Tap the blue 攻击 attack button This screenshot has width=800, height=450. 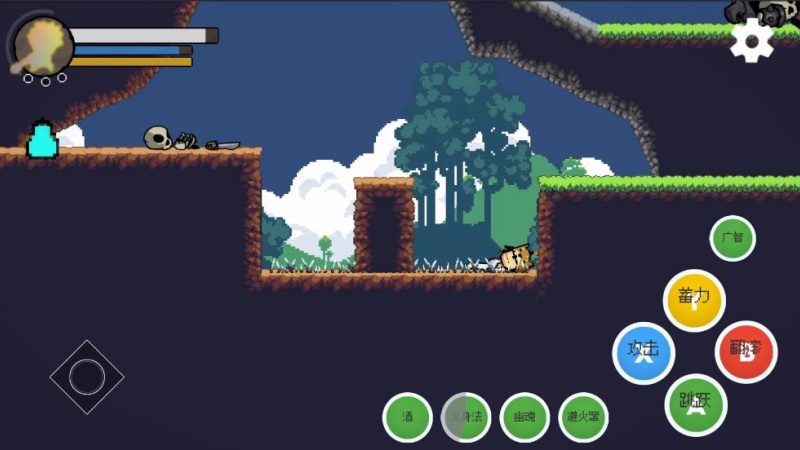(643, 353)
